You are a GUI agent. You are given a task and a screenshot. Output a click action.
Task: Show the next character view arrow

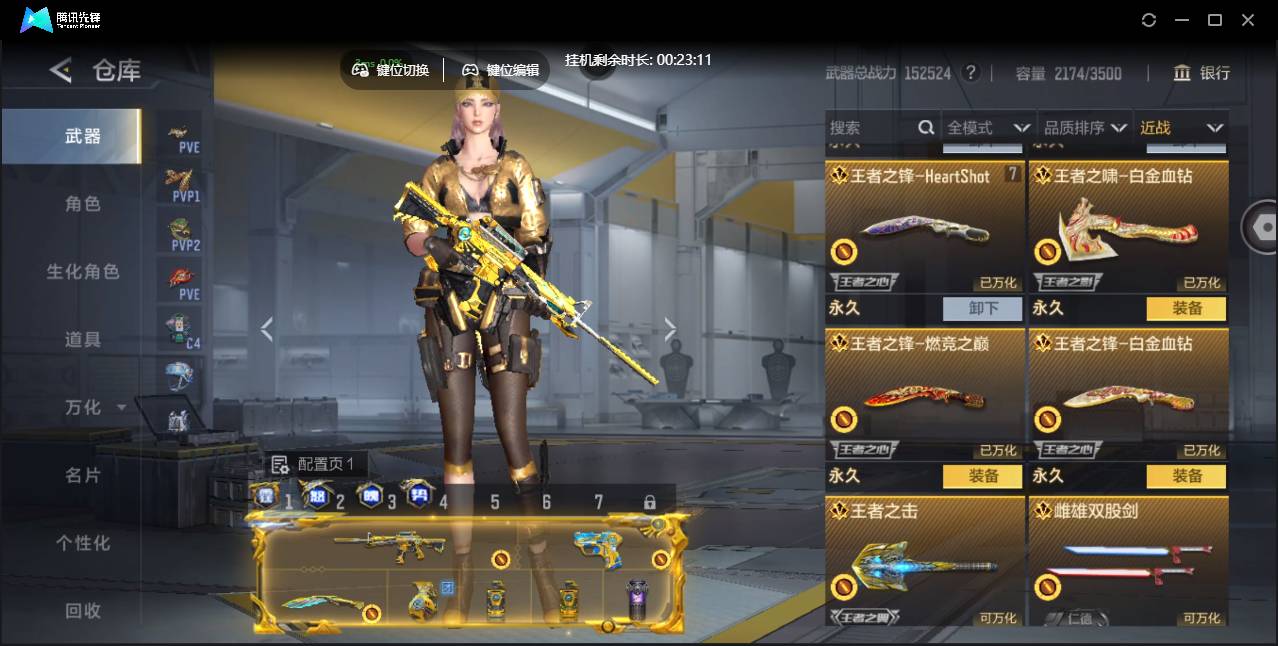pyautogui.click(x=670, y=329)
